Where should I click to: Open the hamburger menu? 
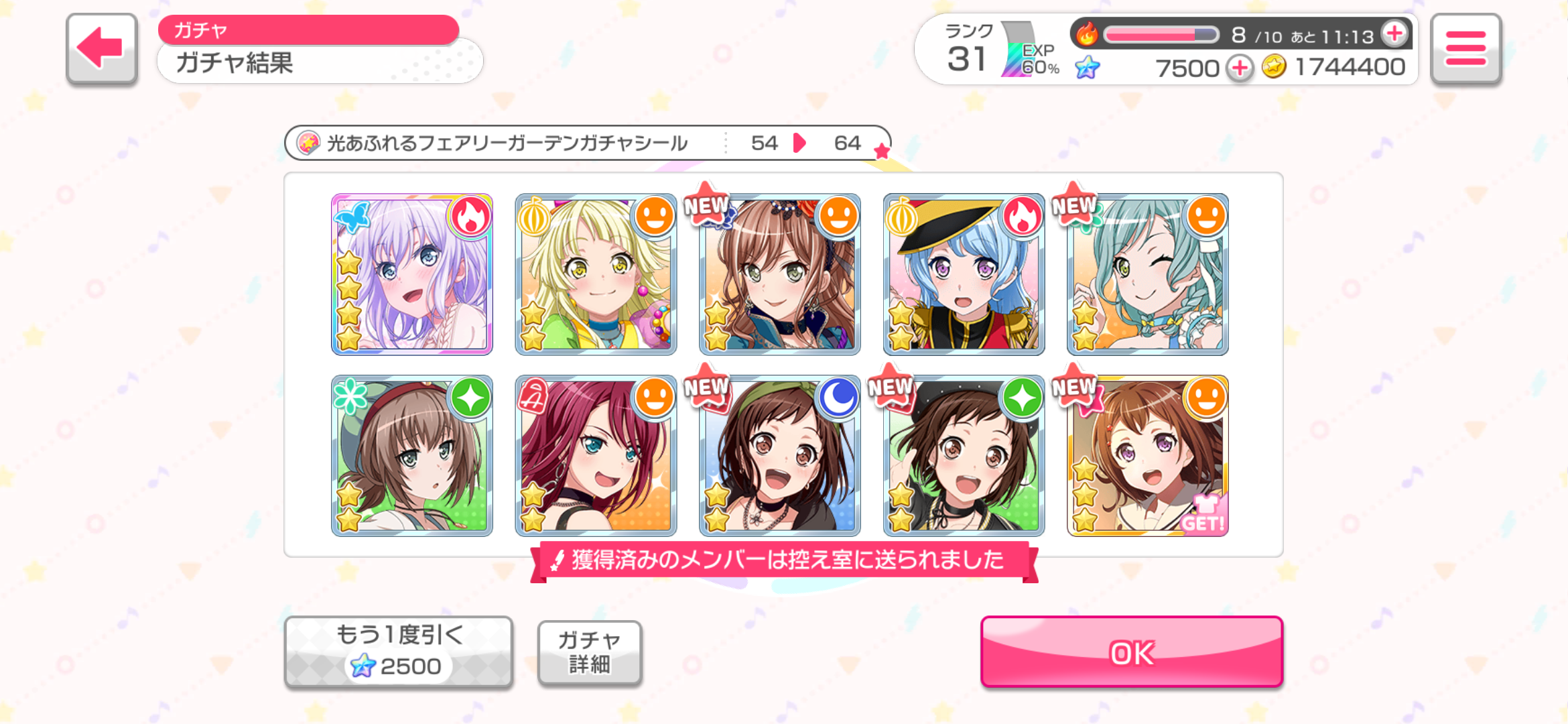[1465, 48]
